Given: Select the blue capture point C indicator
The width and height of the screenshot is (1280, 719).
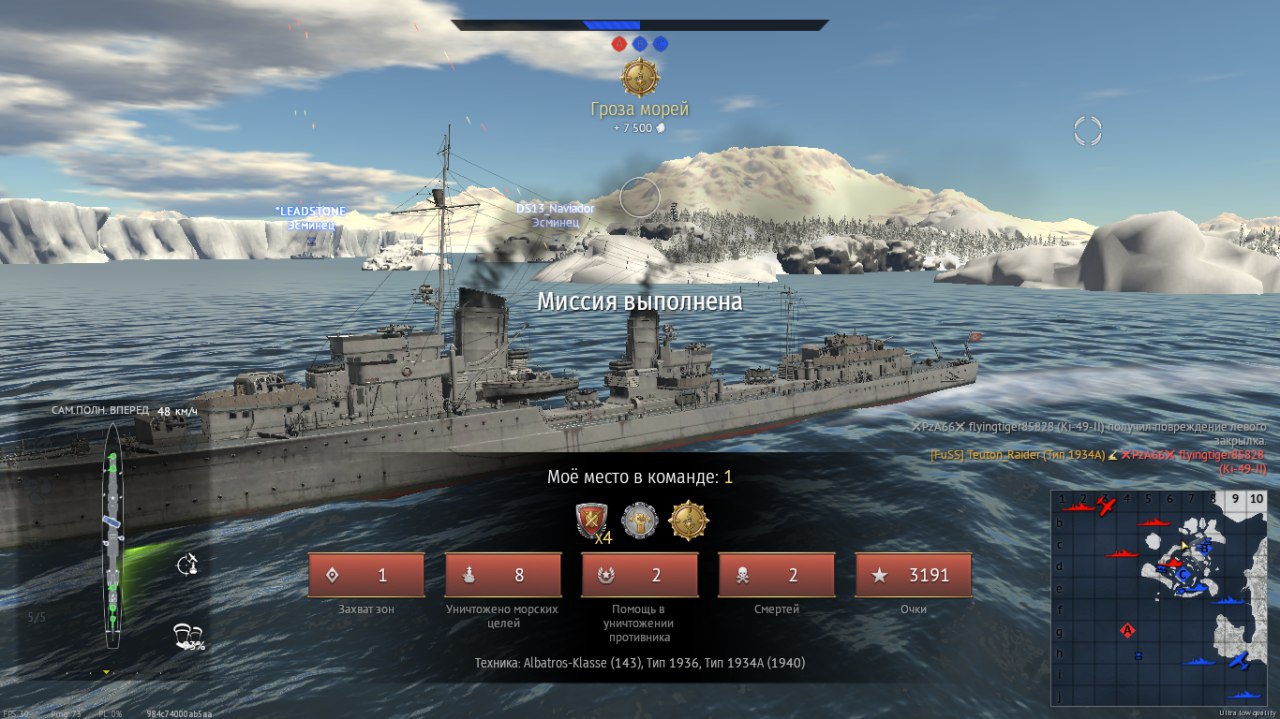Looking at the screenshot, I should pyautogui.click(x=660, y=44).
